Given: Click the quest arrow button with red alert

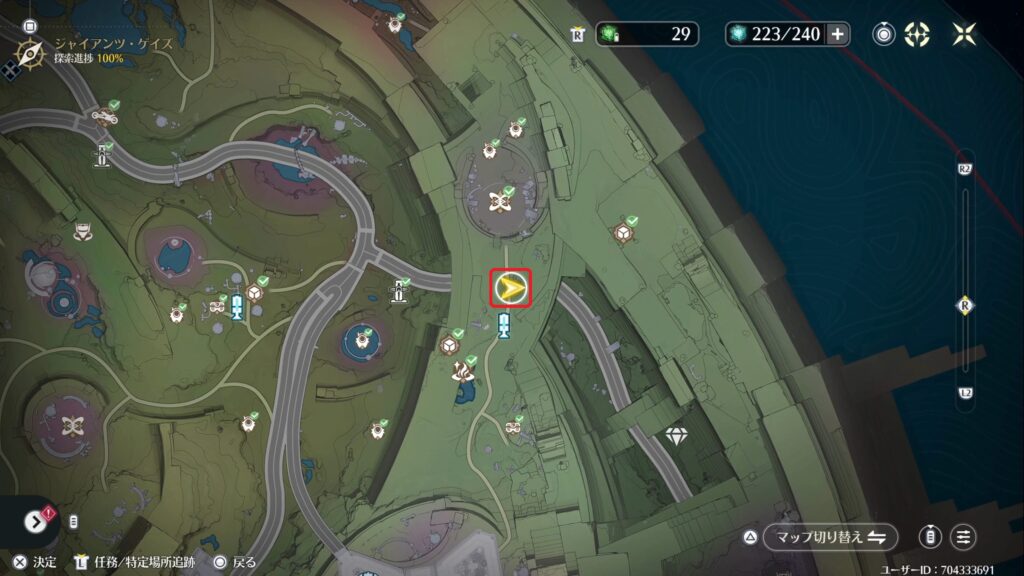Looking at the screenshot, I should click(35, 521).
